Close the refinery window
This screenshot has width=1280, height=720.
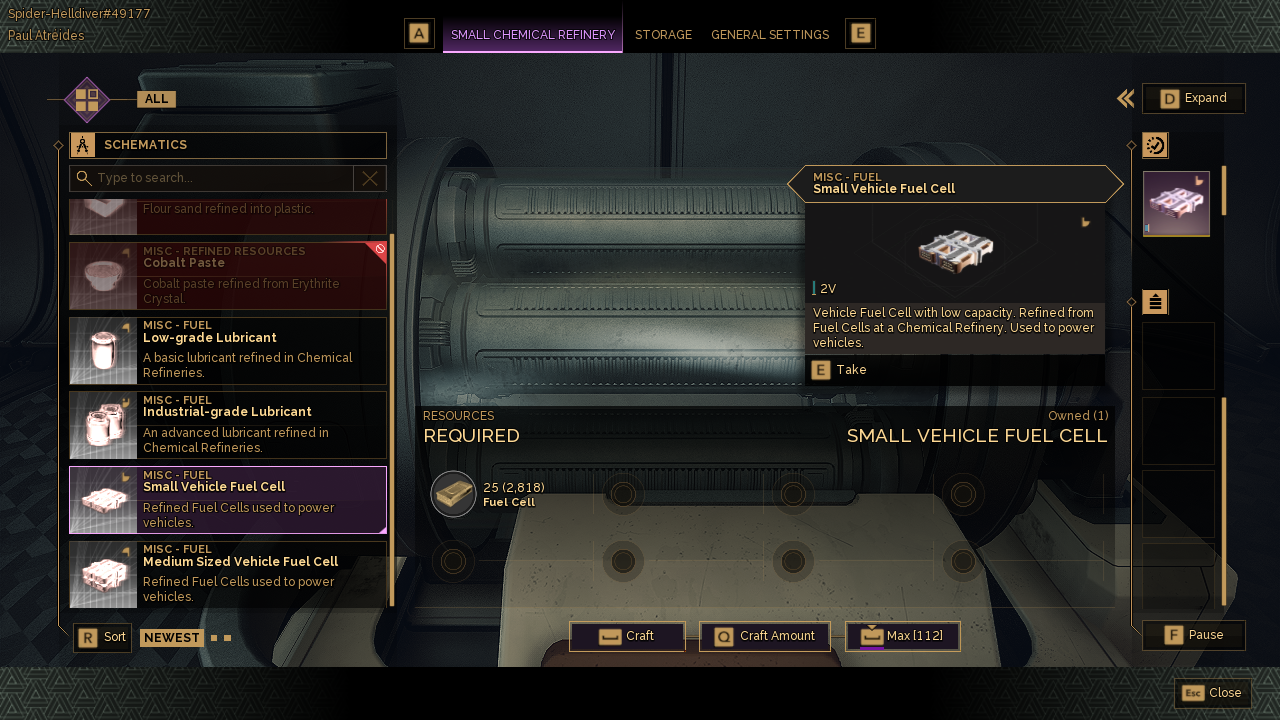[1213, 693]
